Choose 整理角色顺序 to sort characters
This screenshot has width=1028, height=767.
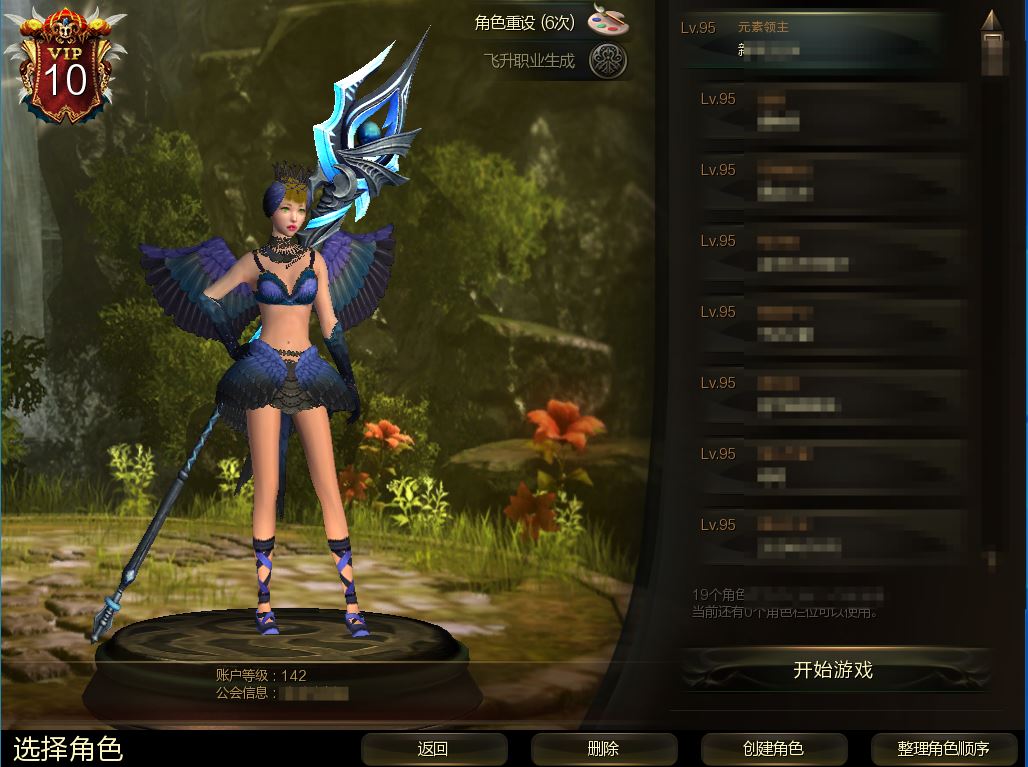tap(943, 748)
